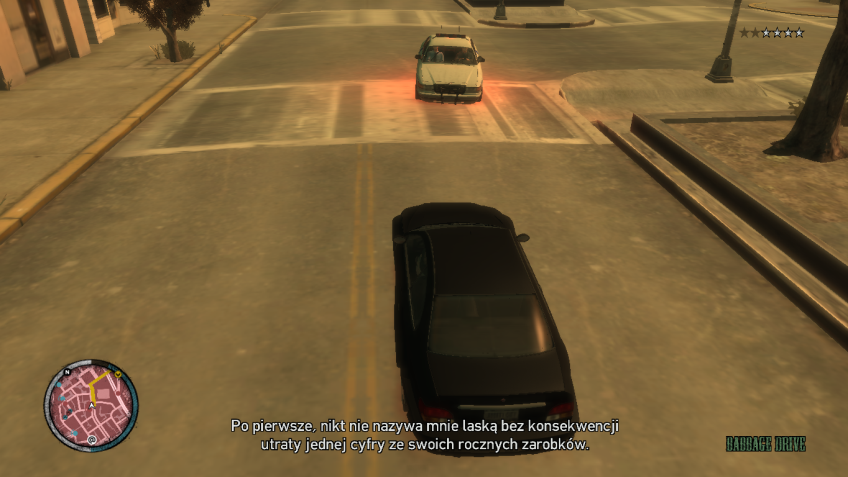Click the north N compass marker
The width and height of the screenshot is (848, 477).
click(x=66, y=372)
